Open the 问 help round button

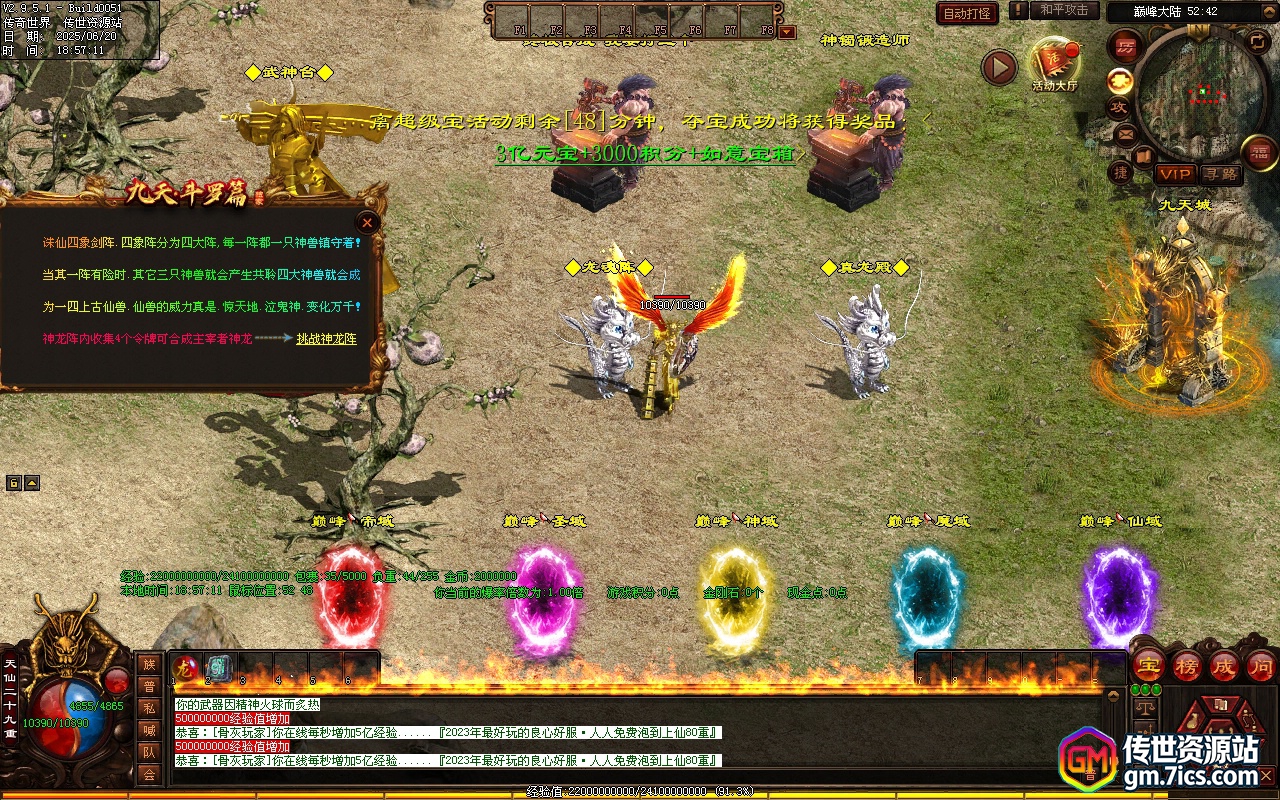(1261, 665)
